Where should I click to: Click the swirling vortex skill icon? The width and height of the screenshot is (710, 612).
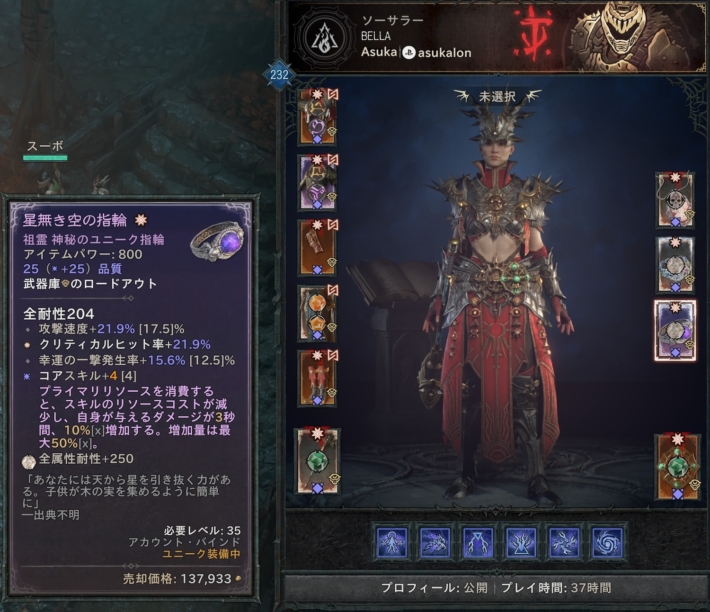(x=607, y=542)
